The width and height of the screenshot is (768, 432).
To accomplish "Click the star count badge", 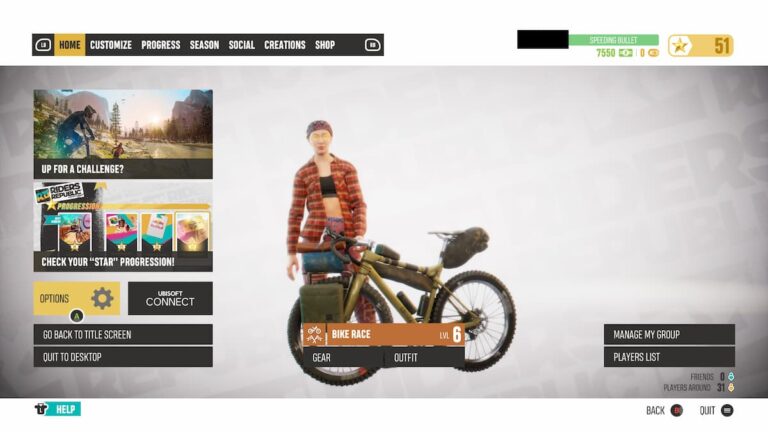I will [700, 45].
